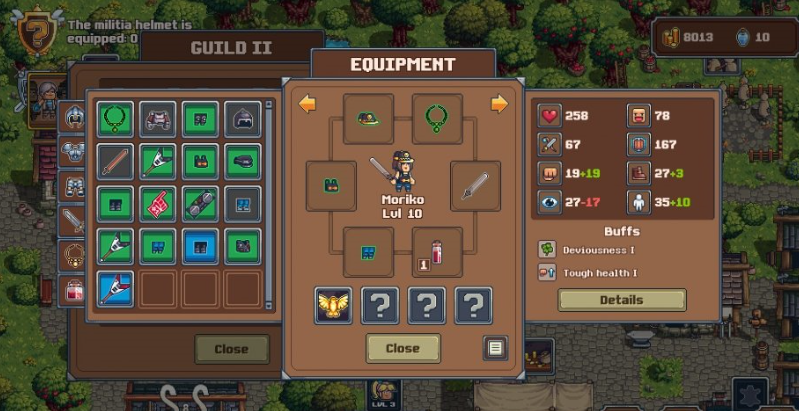
Task: Close the guild inventory panel
Action: (x=232, y=349)
